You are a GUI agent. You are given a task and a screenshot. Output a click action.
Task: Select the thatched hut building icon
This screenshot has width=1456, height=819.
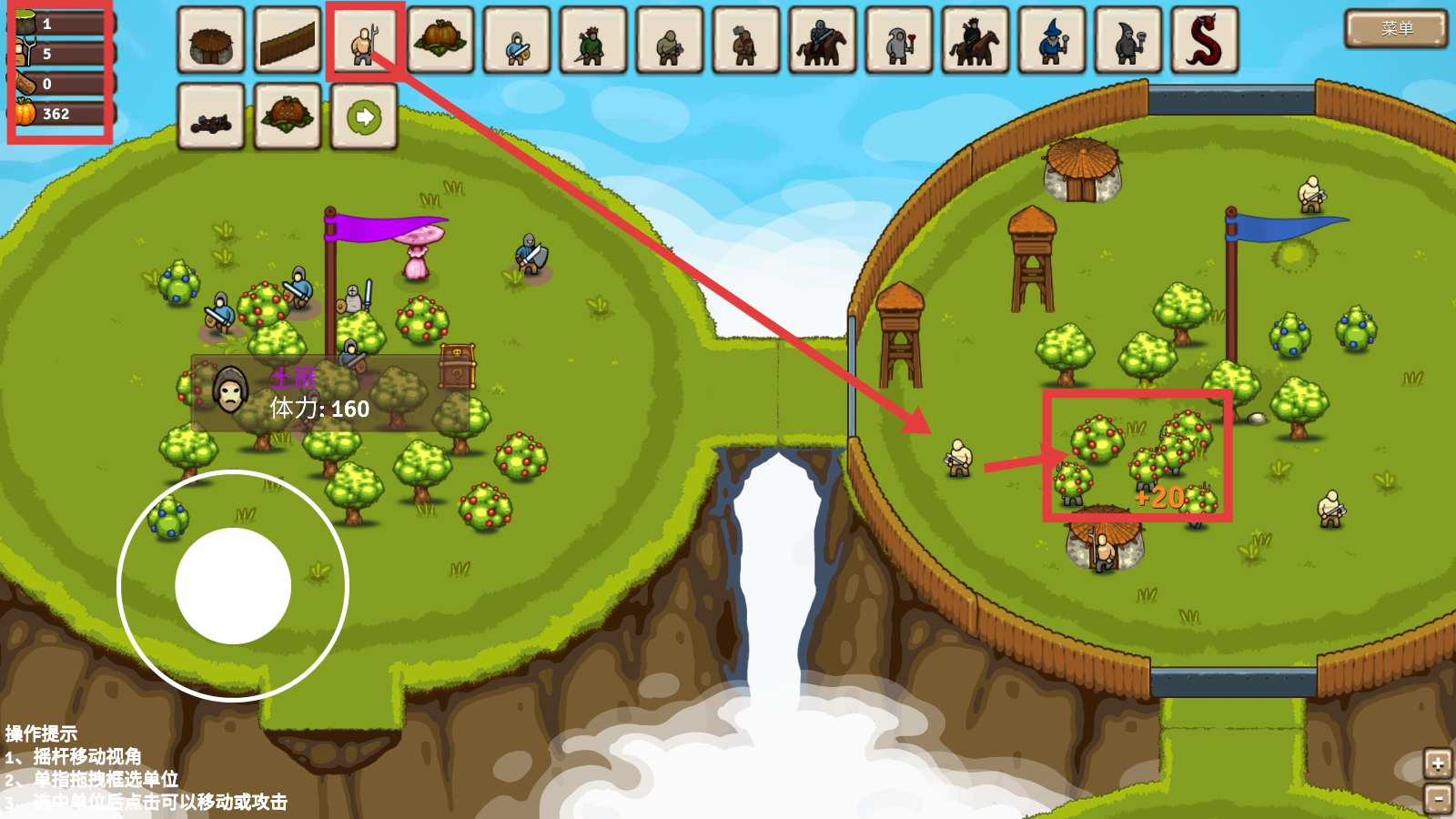click(211, 41)
